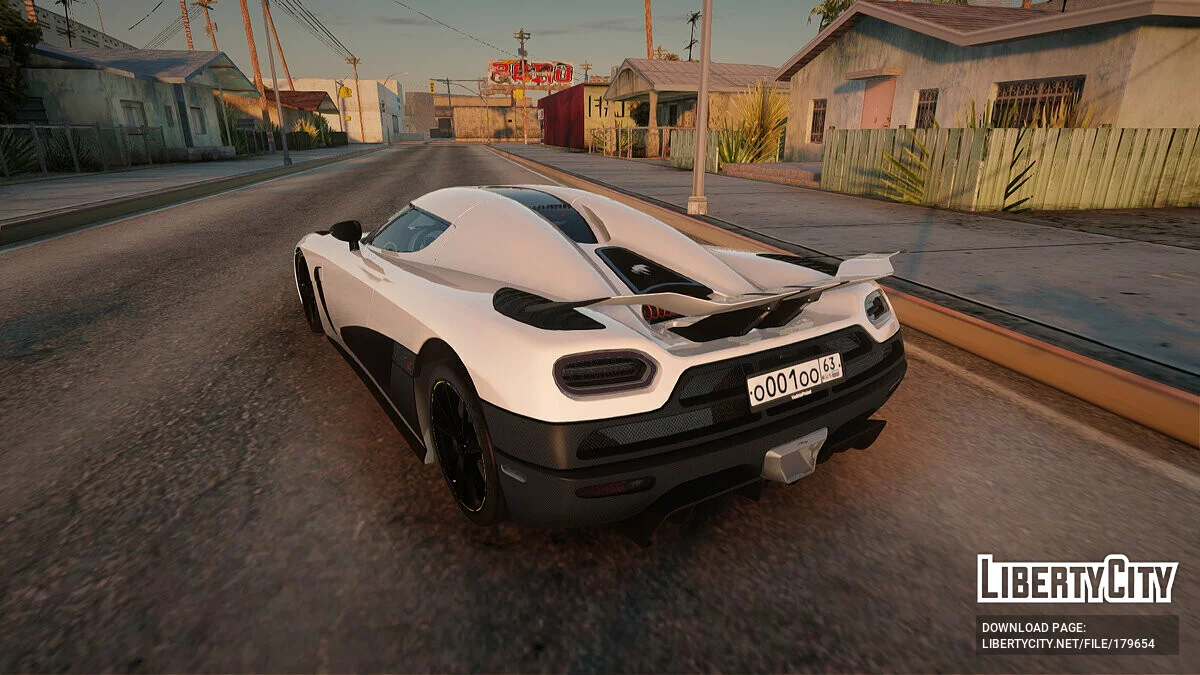1200x675 pixels.
Task: Open the libertycity.net/file/179654 download page link
Action: 1068,644
